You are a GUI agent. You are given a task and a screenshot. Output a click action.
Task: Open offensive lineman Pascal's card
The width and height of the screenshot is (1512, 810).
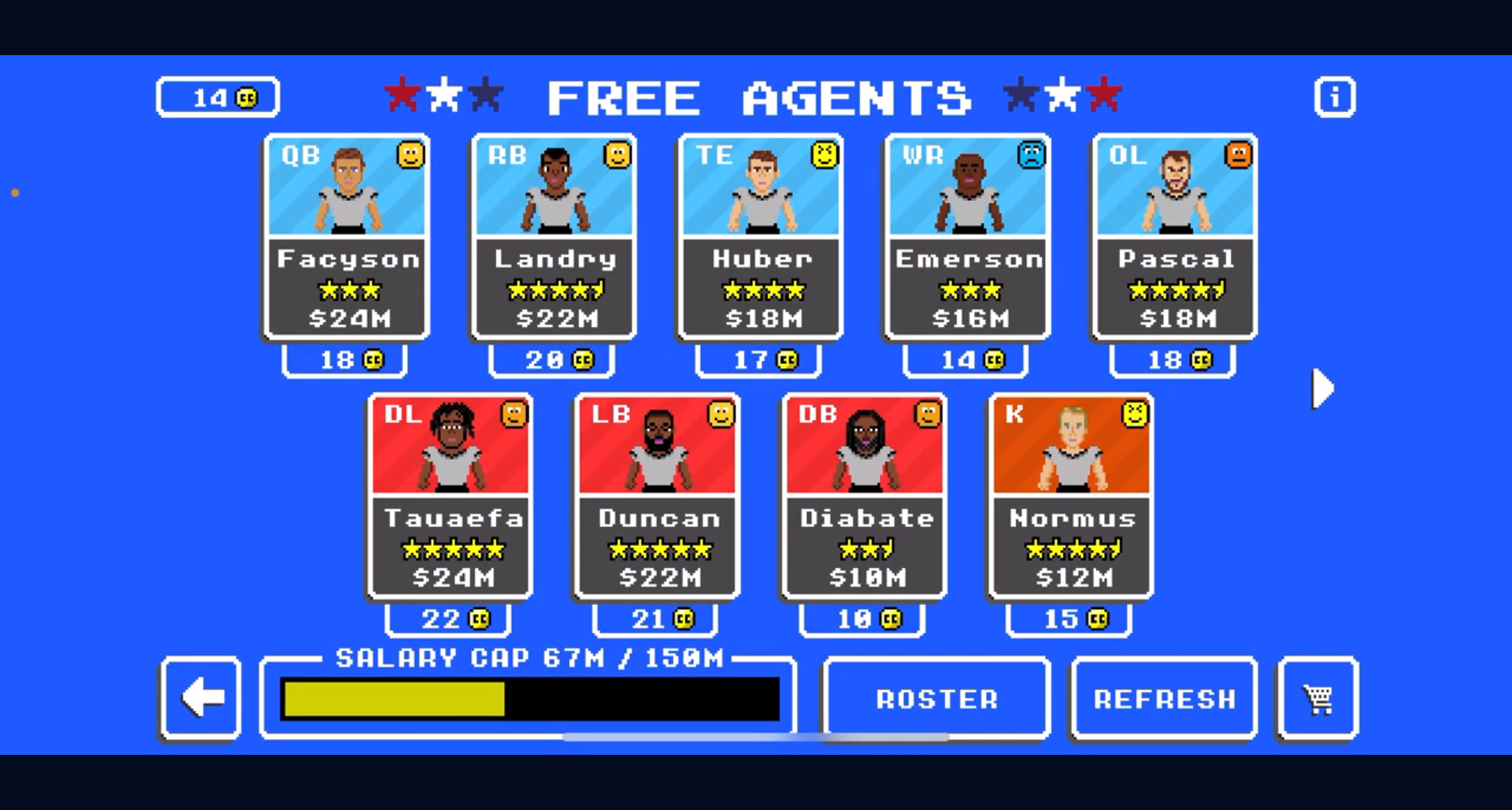1175,237
